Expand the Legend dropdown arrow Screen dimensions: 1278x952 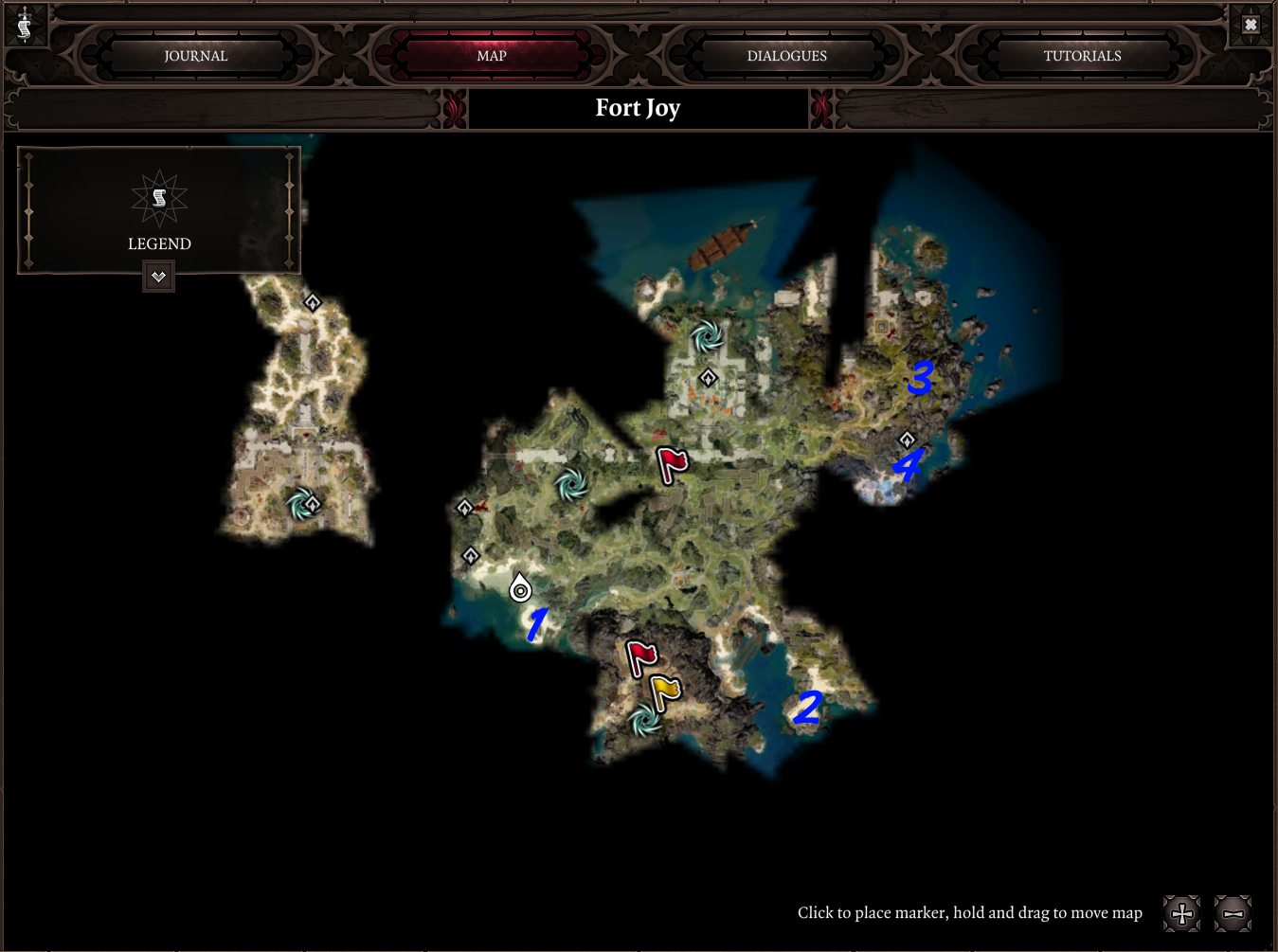tap(158, 278)
